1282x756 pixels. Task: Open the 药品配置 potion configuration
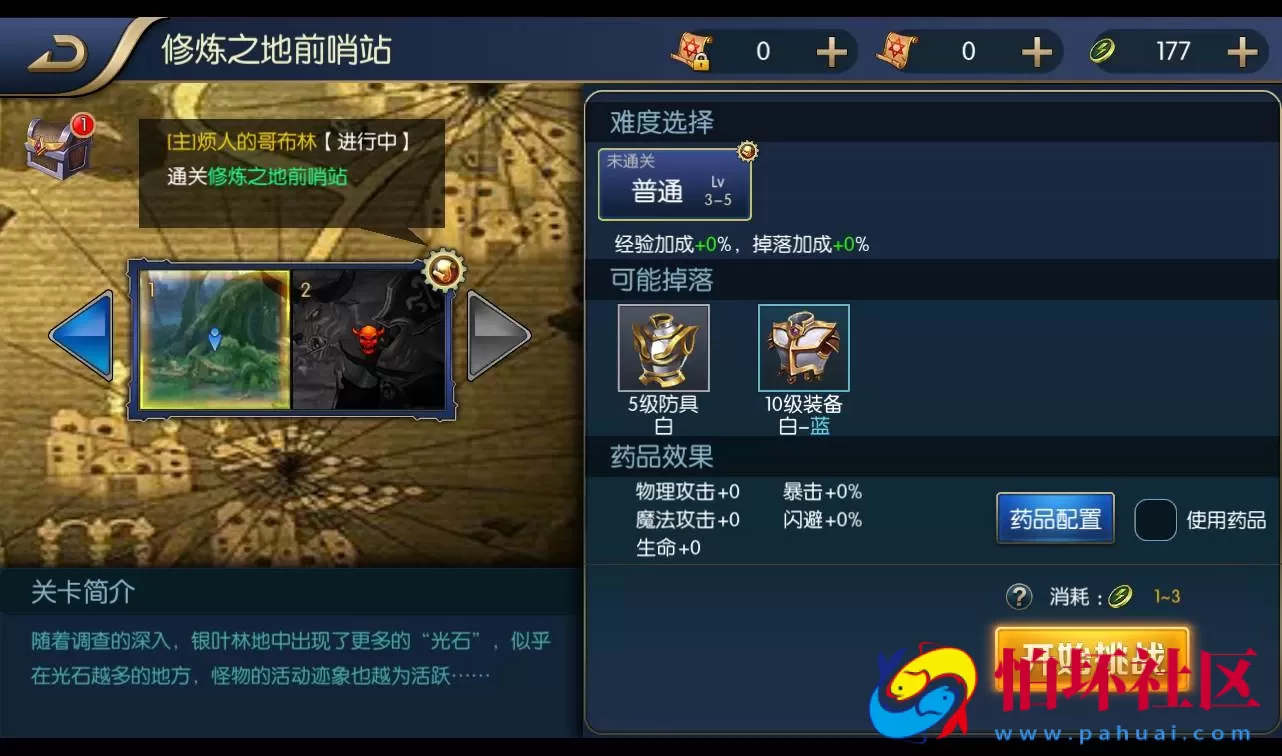[x=1054, y=519]
